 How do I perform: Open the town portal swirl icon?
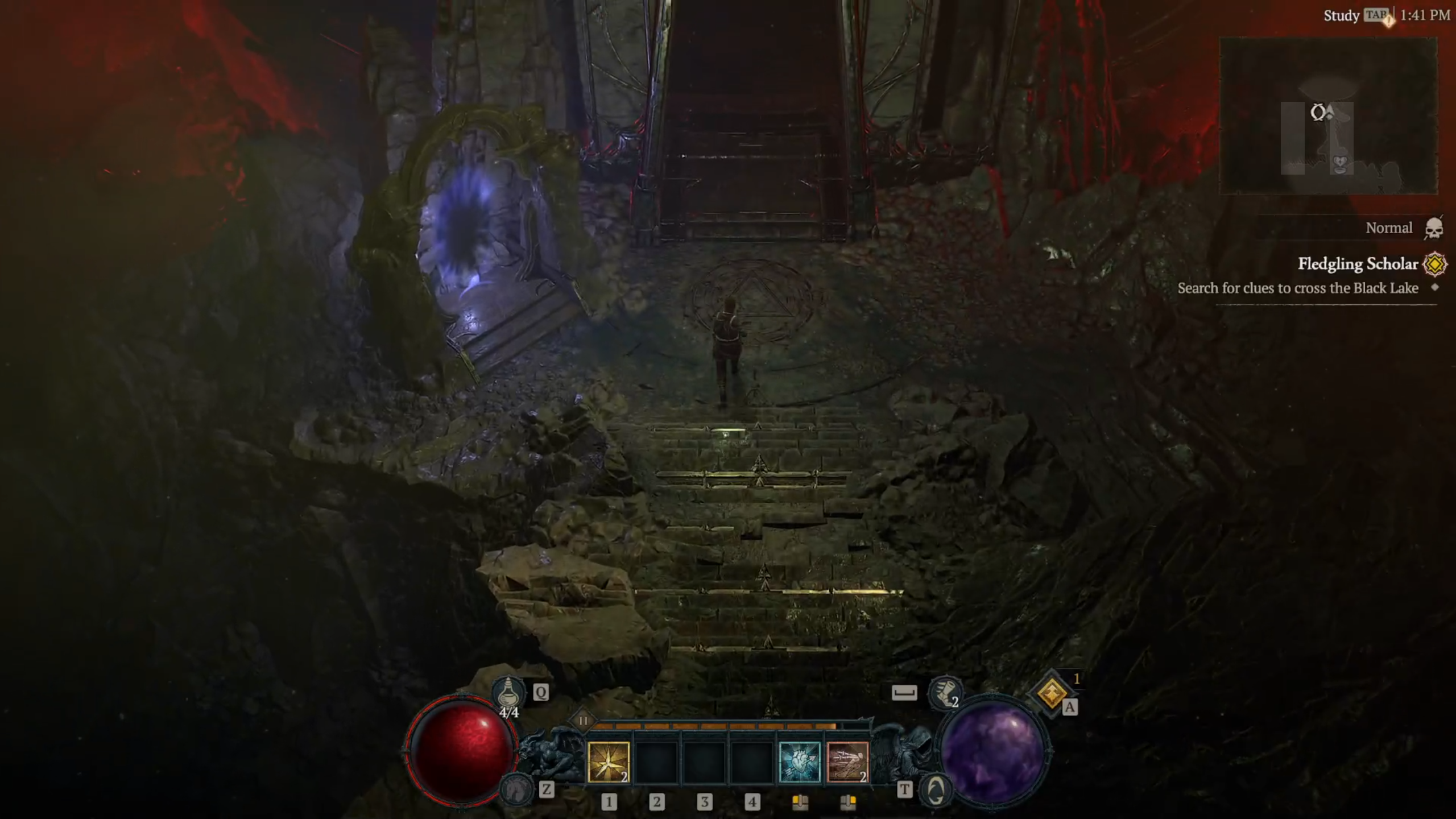(936, 789)
